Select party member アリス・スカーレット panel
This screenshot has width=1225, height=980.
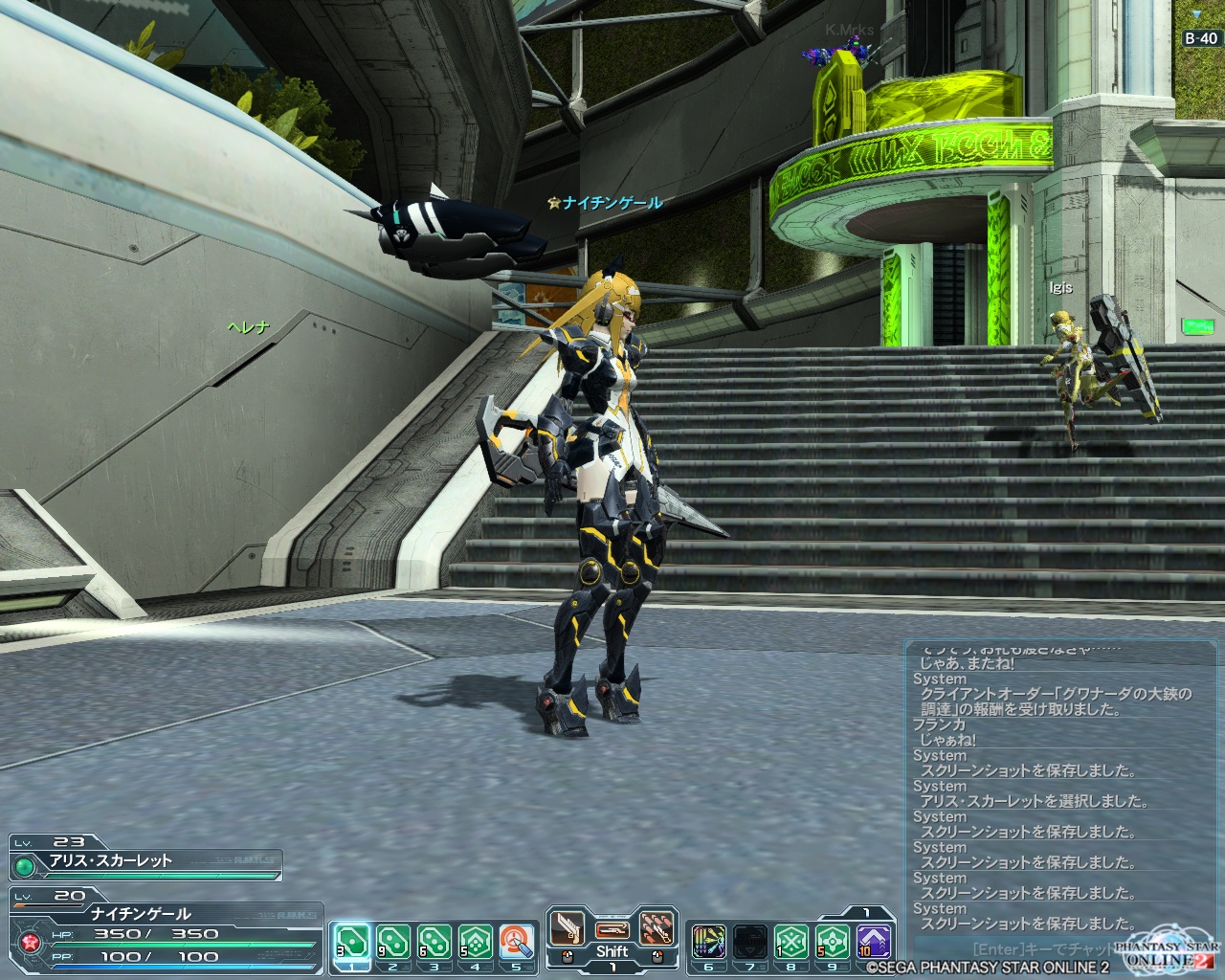pyautogui.click(x=145, y=860)
